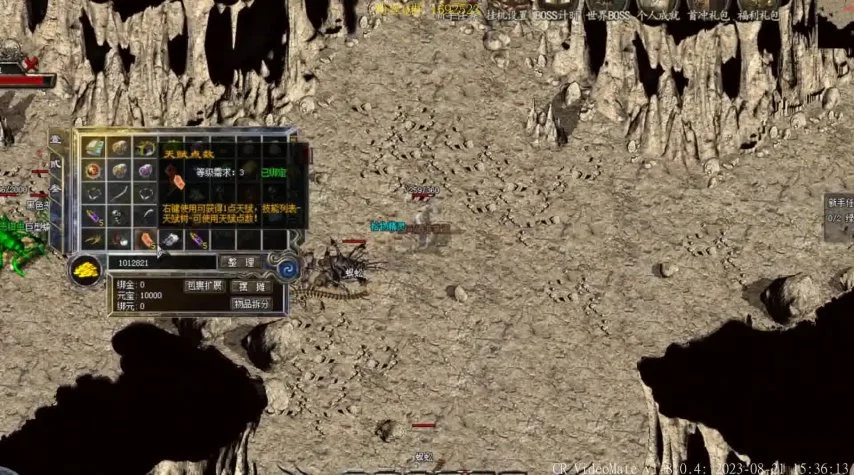The width and height of the screenshot is (854, 475).
Task: Switch to bag page 叁 tab
Action: point(55,189)
